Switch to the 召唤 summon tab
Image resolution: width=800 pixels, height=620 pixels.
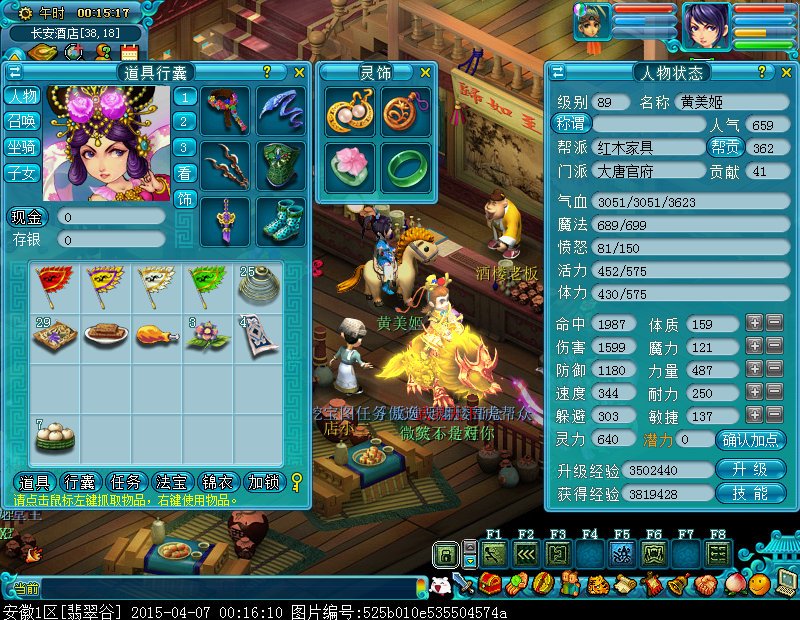coord(22,121)
